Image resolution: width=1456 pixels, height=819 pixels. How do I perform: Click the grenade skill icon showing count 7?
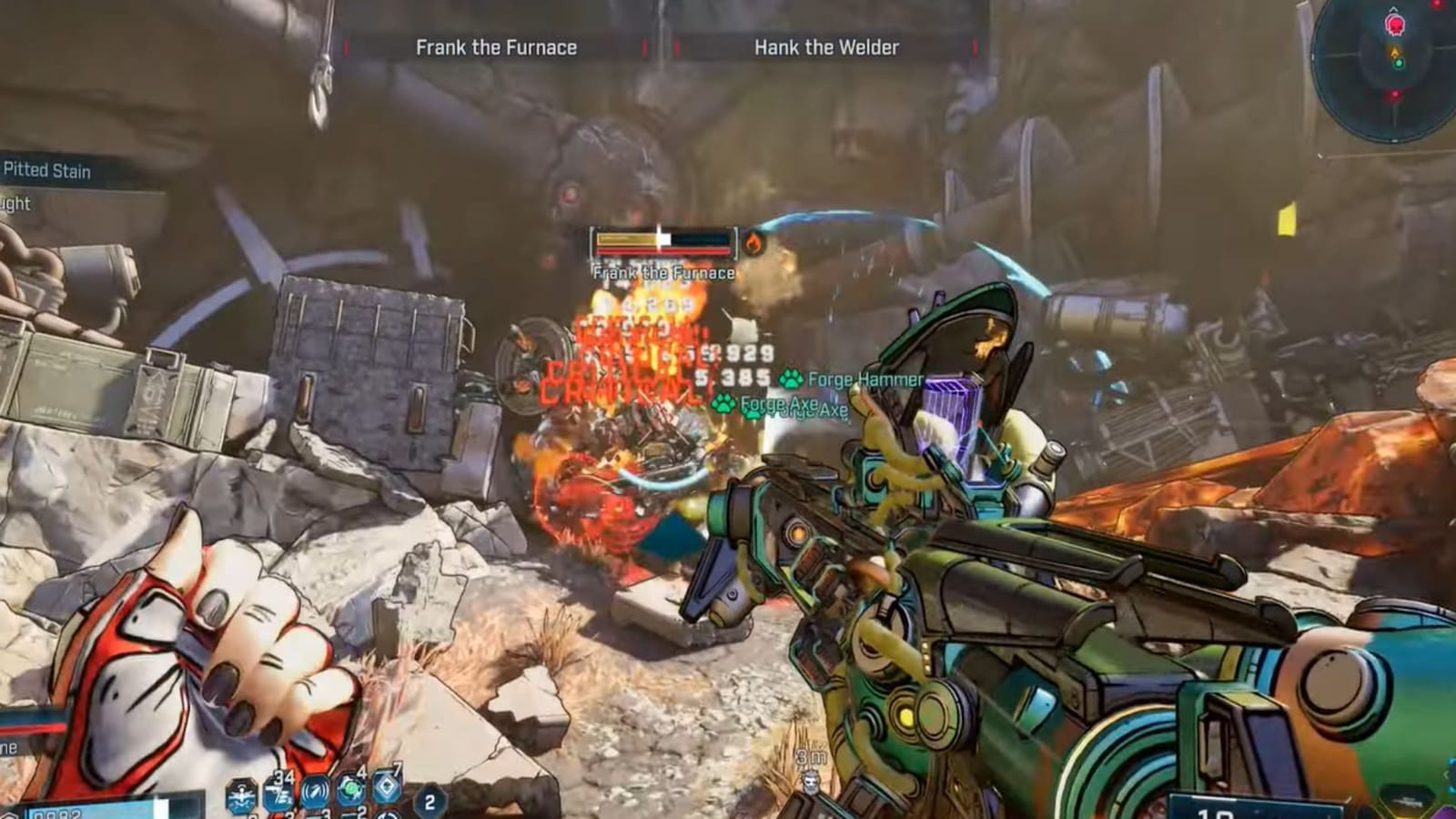point(386,787)
